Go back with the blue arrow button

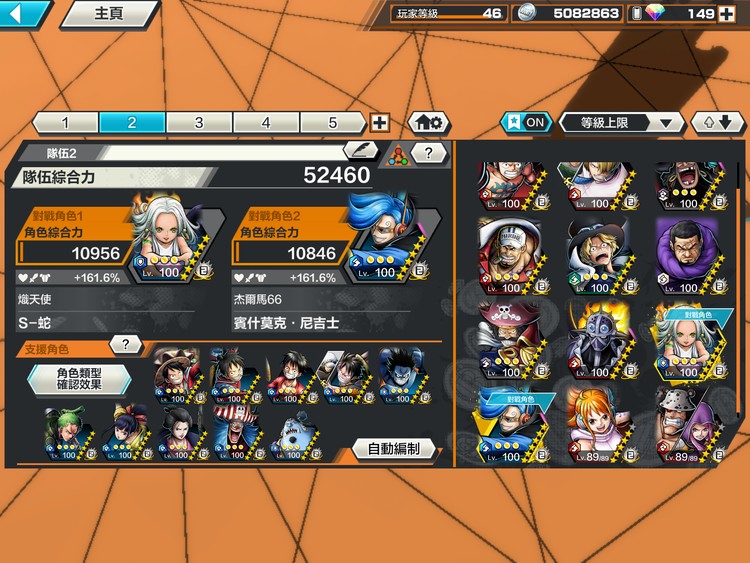tap(24, 14)
